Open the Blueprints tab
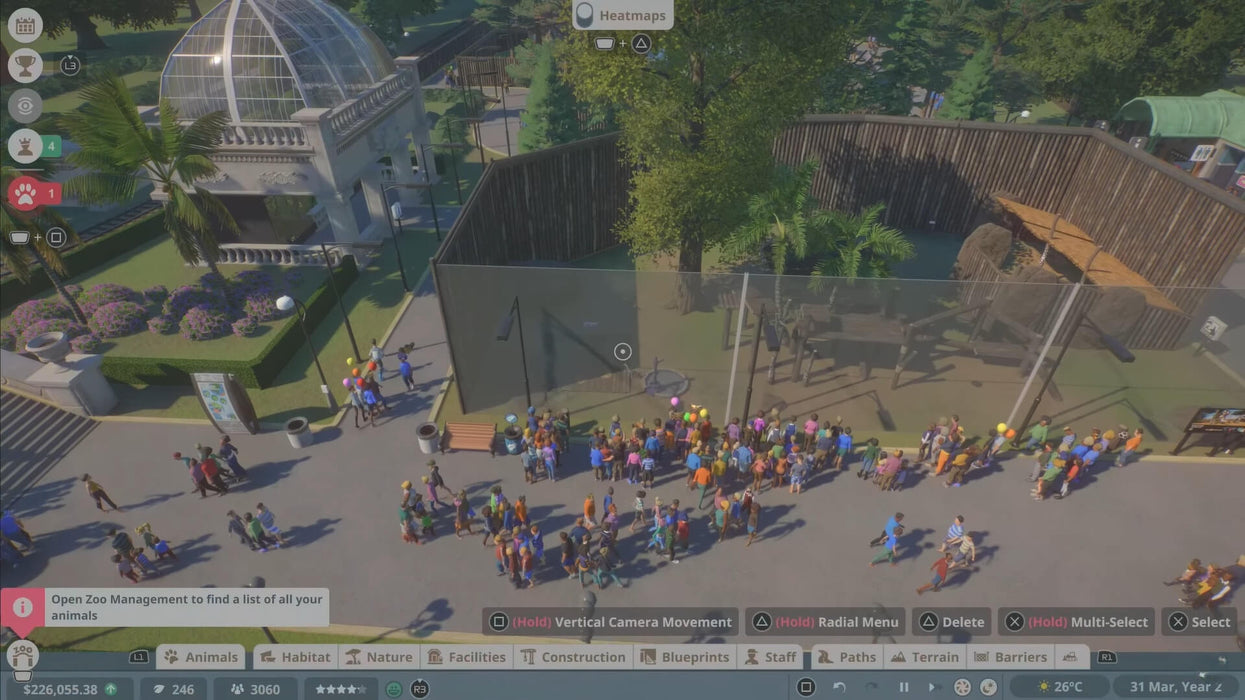Viewport: 1245px width, 700px height. (686, 657)
